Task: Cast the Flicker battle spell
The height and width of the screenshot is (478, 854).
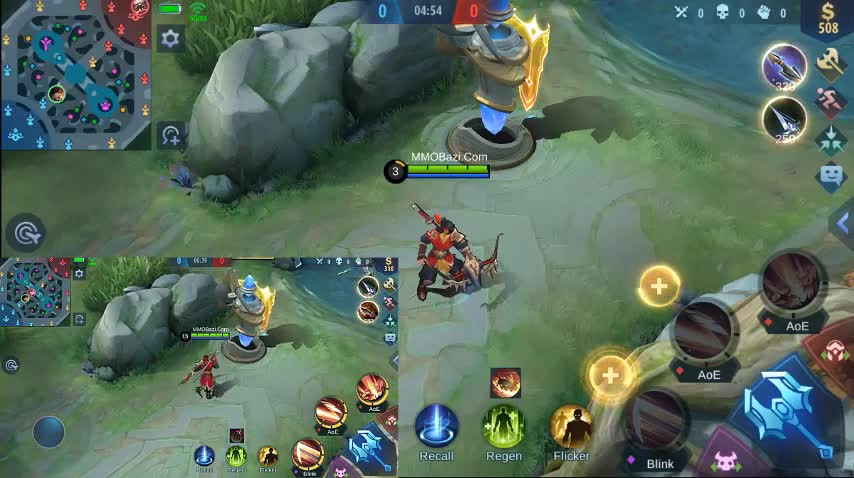Action: tap(571, 426)
